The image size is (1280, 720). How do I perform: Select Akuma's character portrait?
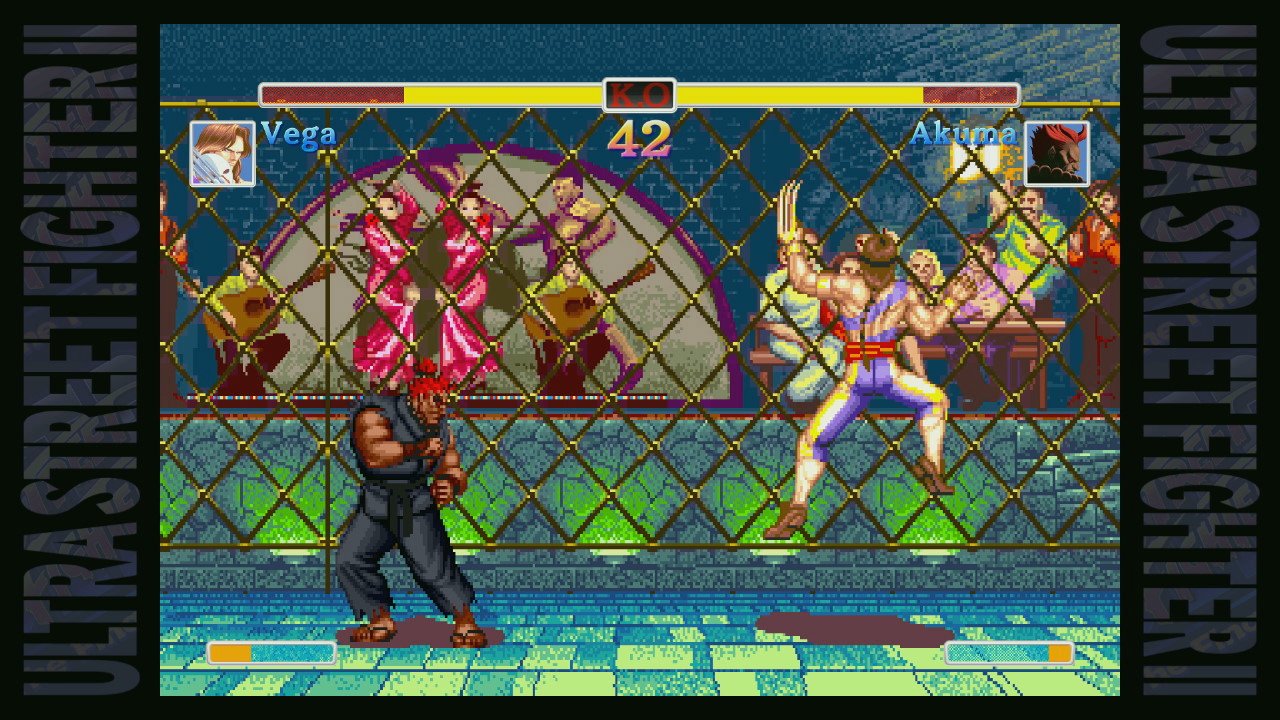(x=1058, y=152)
